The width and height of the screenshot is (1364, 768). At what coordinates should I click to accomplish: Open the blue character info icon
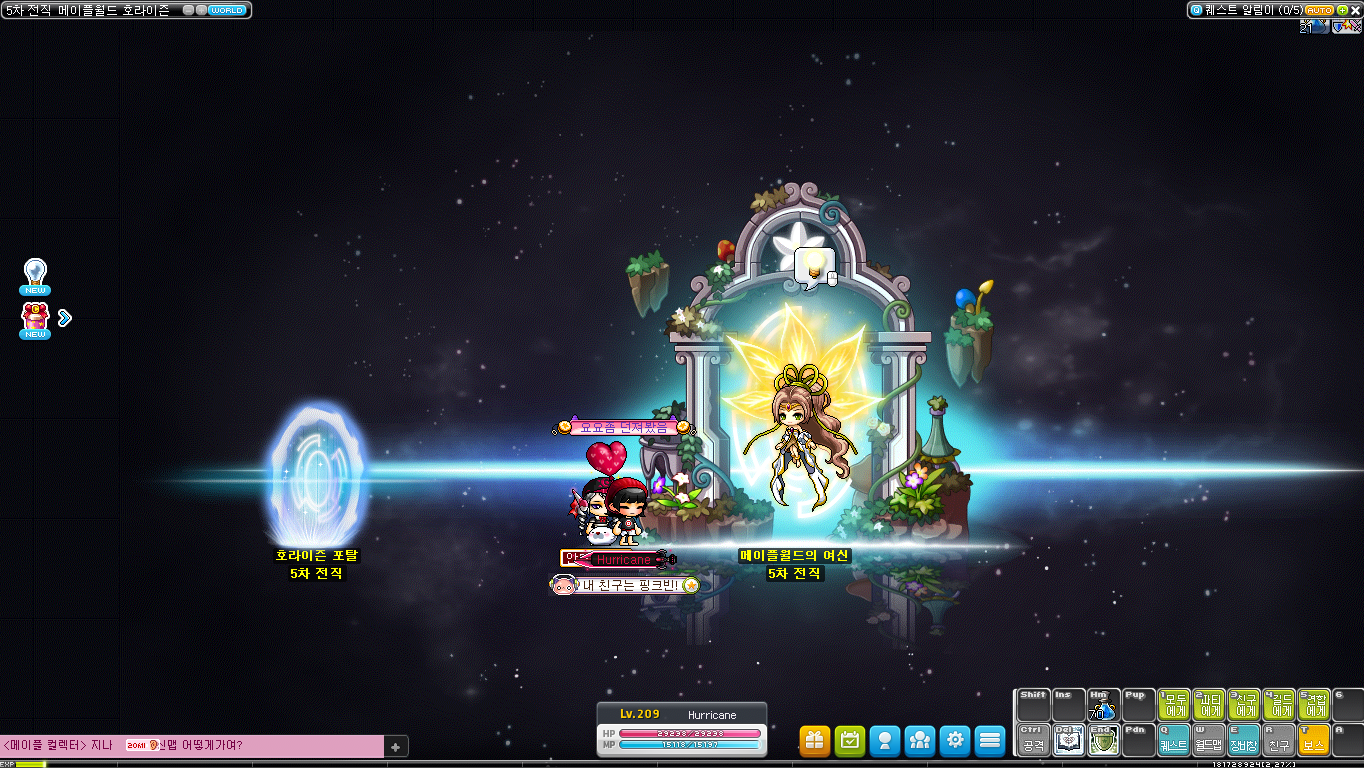pyautogui.click(x=884, y=741)
